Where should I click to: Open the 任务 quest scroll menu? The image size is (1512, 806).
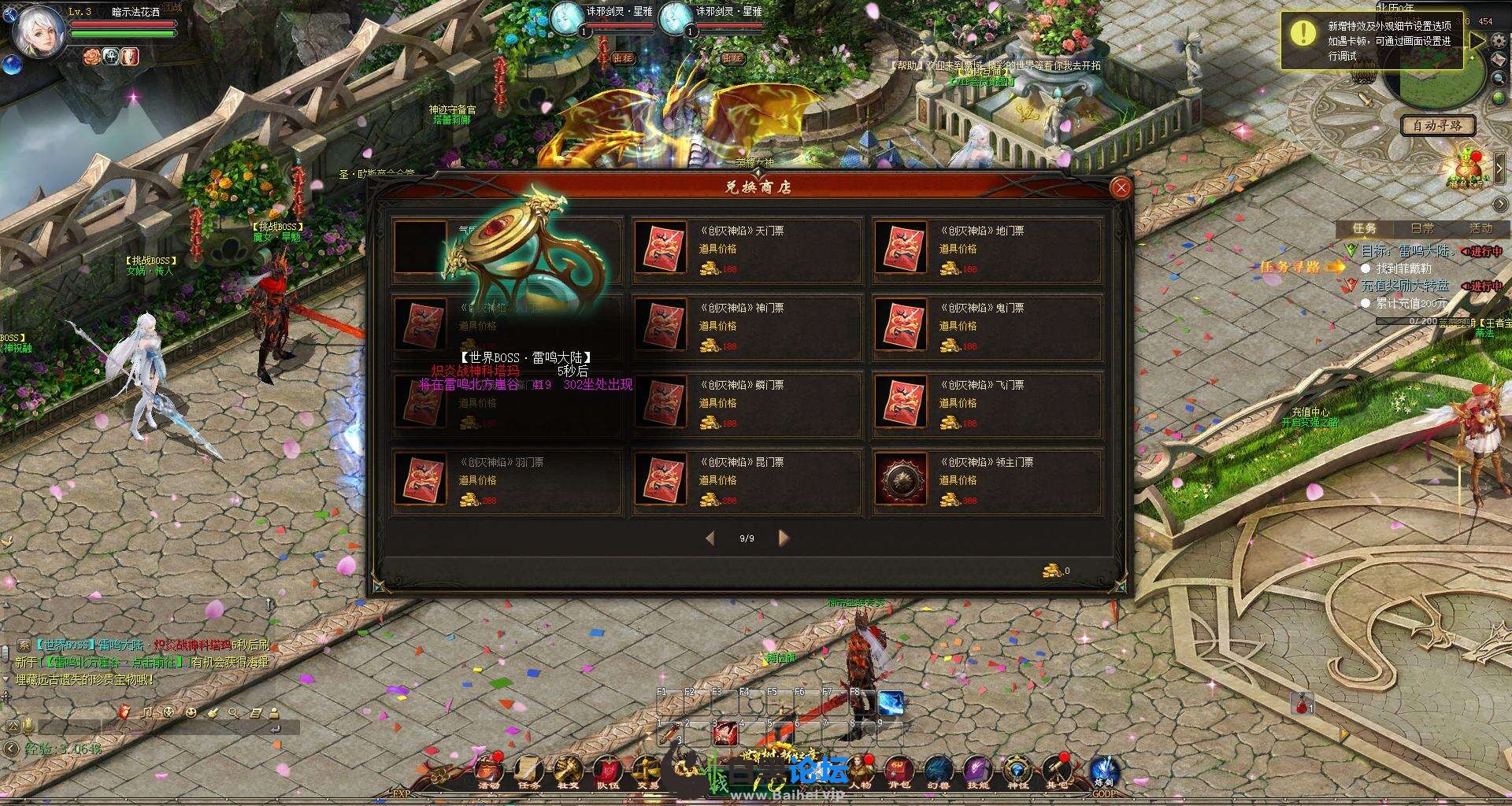(x=528, y=771)
